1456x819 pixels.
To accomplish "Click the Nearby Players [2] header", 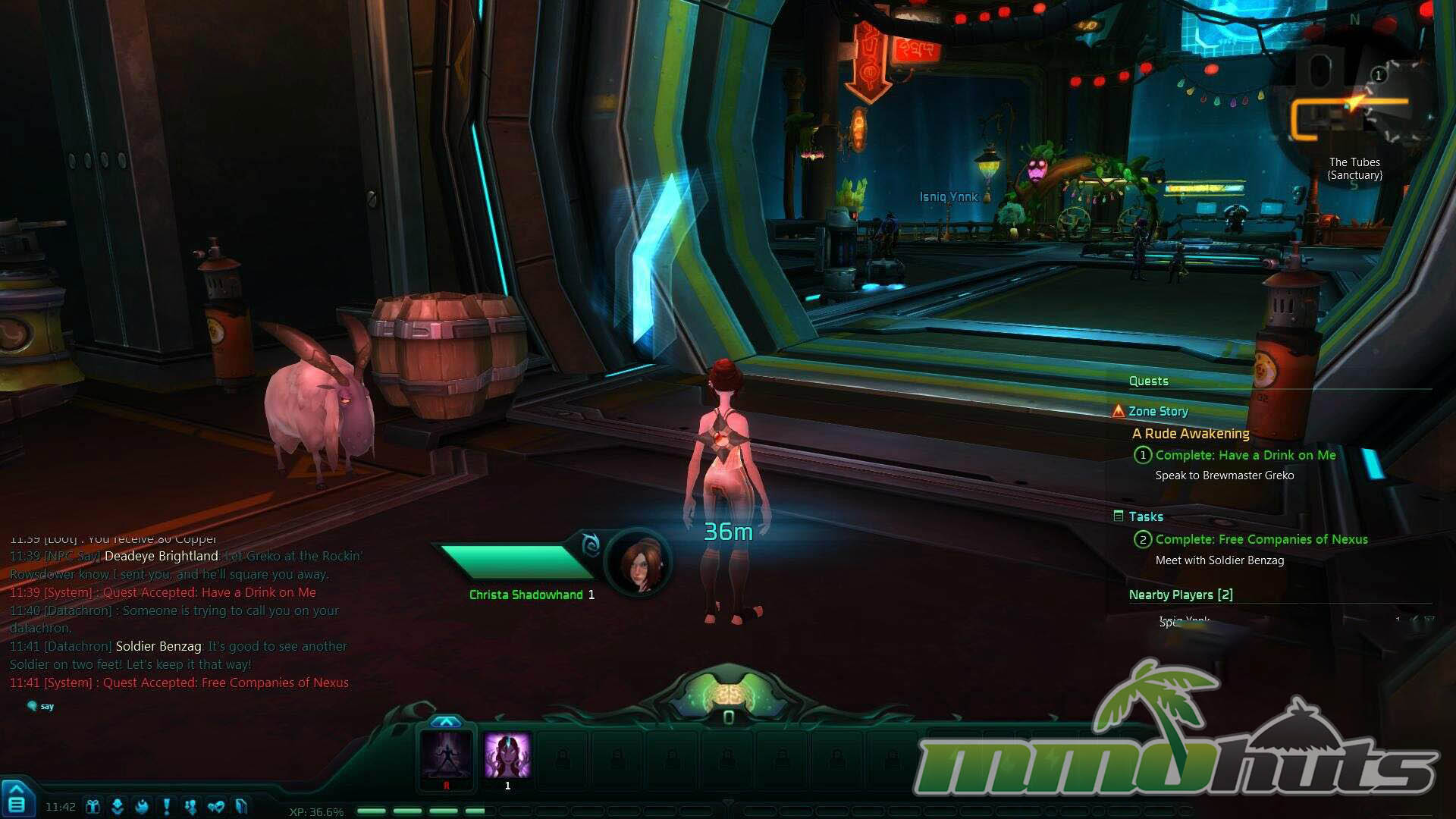I will (1181, 595).
